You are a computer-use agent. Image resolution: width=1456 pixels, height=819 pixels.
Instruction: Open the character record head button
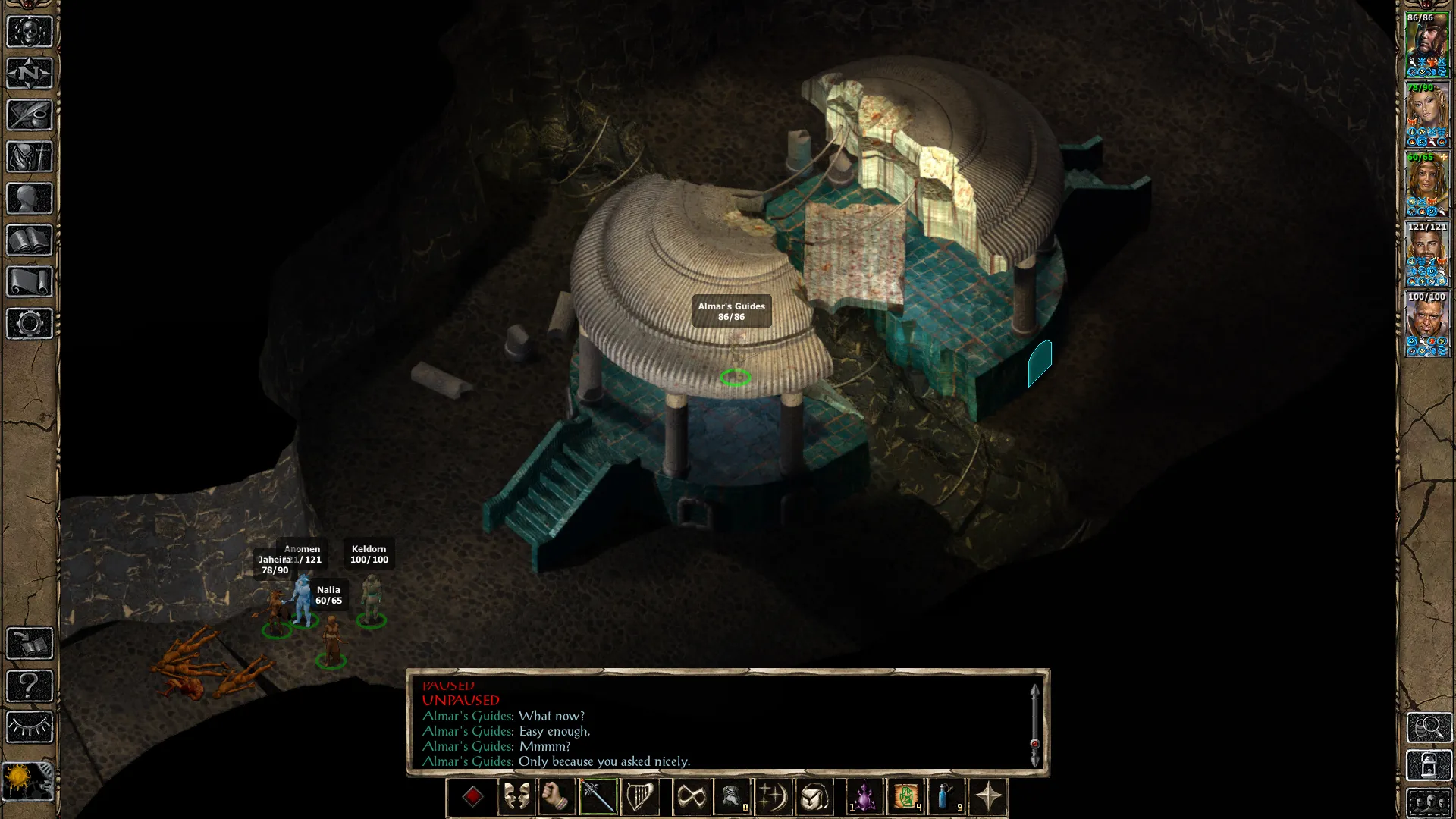click(x=30, y=199)
